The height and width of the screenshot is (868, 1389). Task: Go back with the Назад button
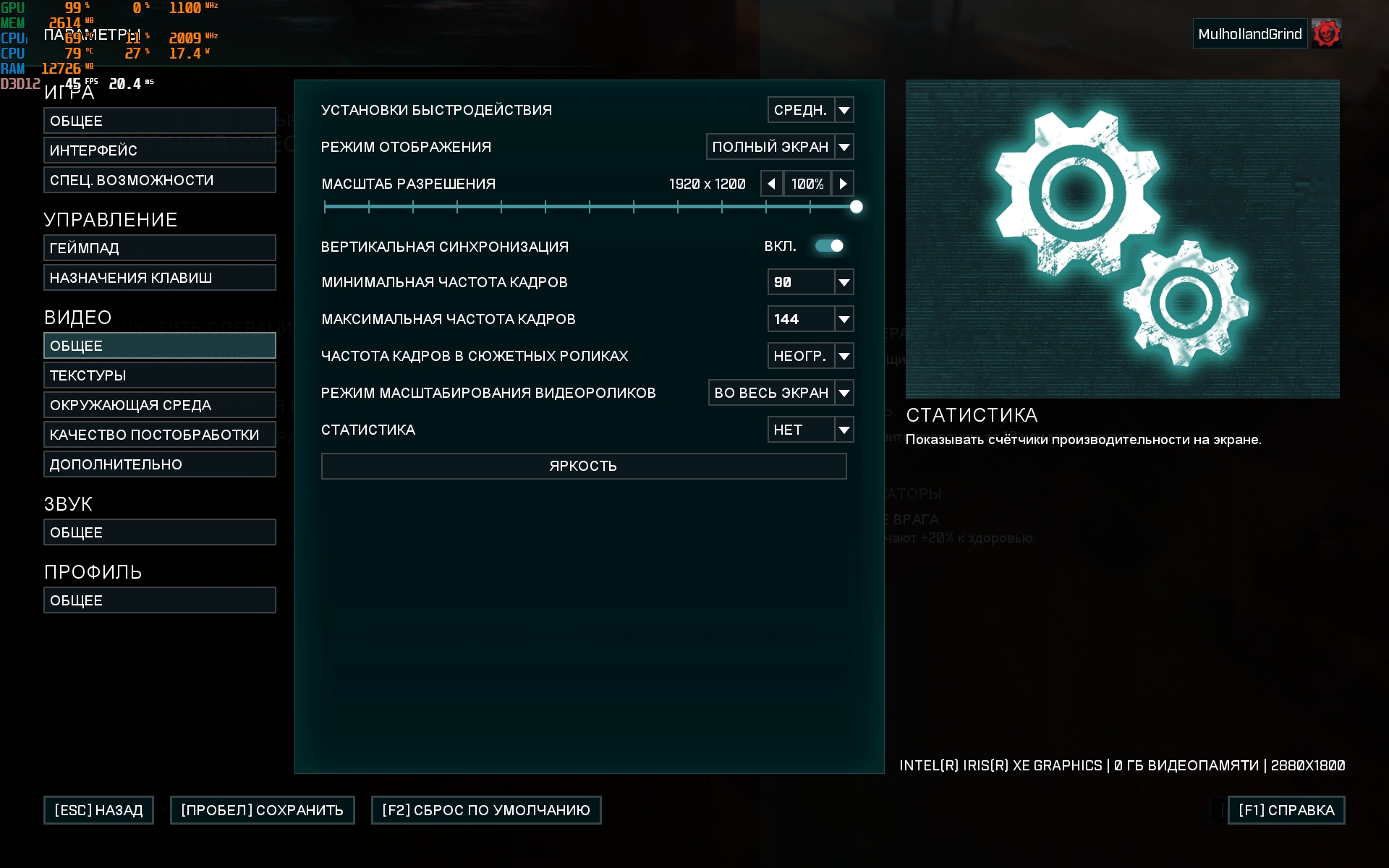[x=98, y=810]
